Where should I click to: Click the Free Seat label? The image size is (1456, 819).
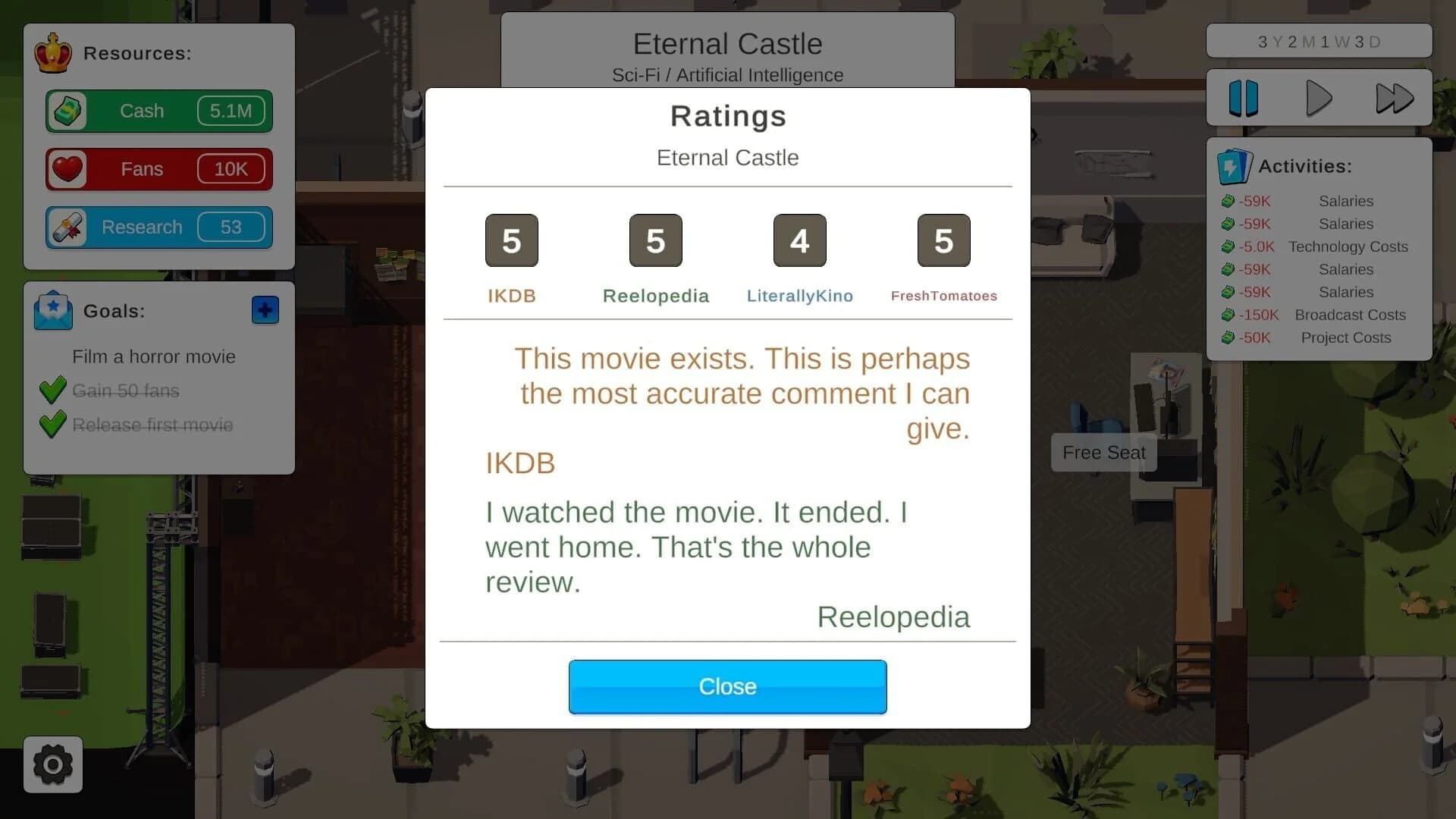[1103, 453]
